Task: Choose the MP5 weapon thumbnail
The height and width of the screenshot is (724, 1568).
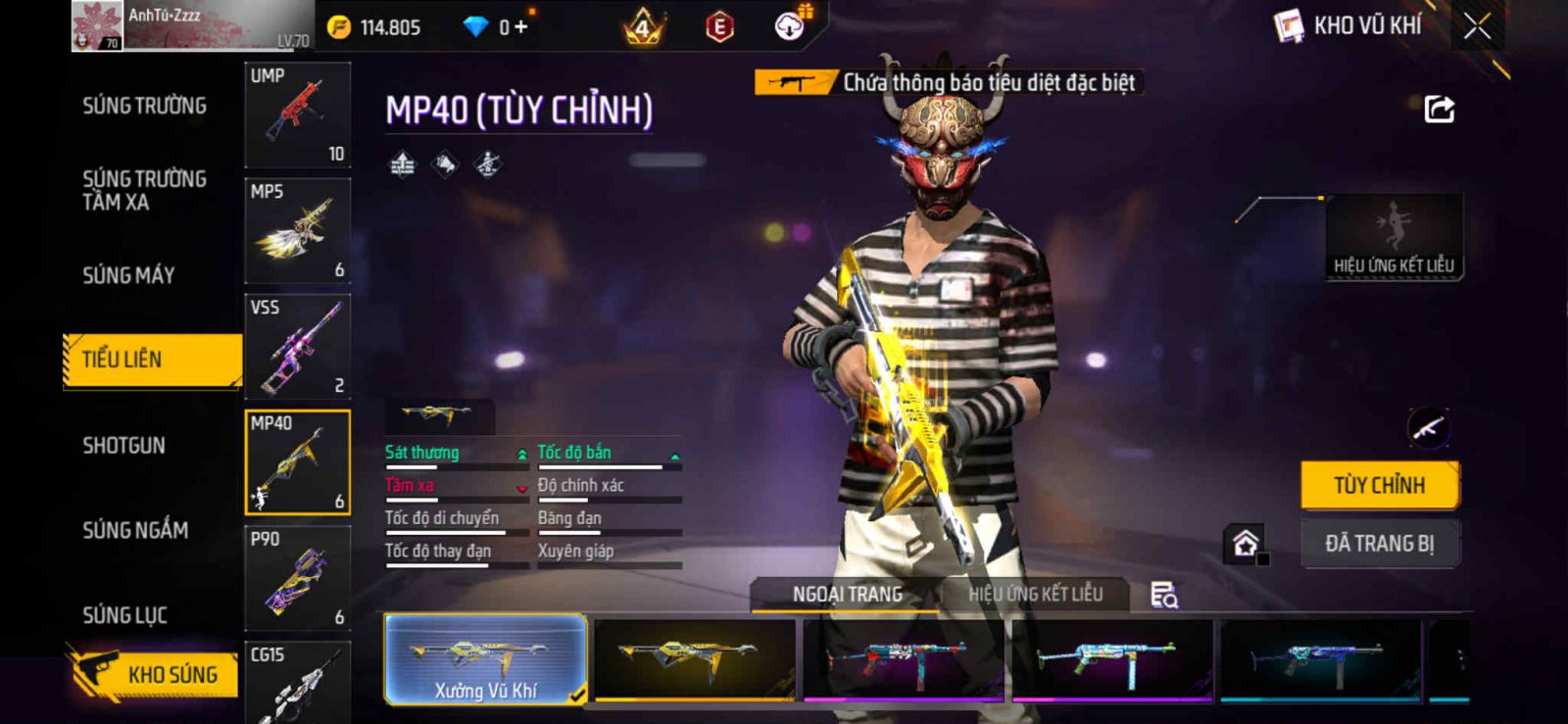Action: (x=297, y=231)
